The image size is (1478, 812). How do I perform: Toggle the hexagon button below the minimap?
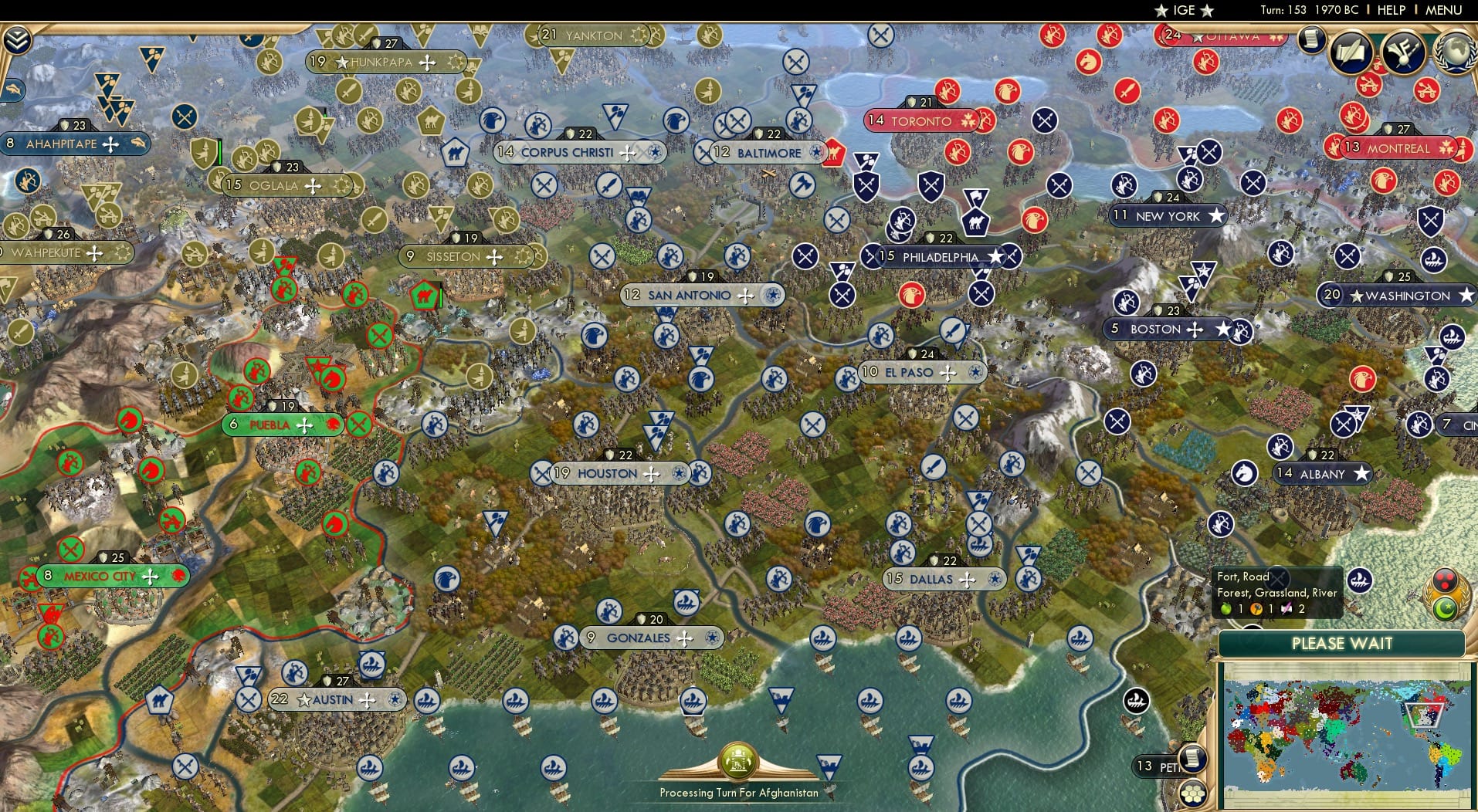point(1192,794)
